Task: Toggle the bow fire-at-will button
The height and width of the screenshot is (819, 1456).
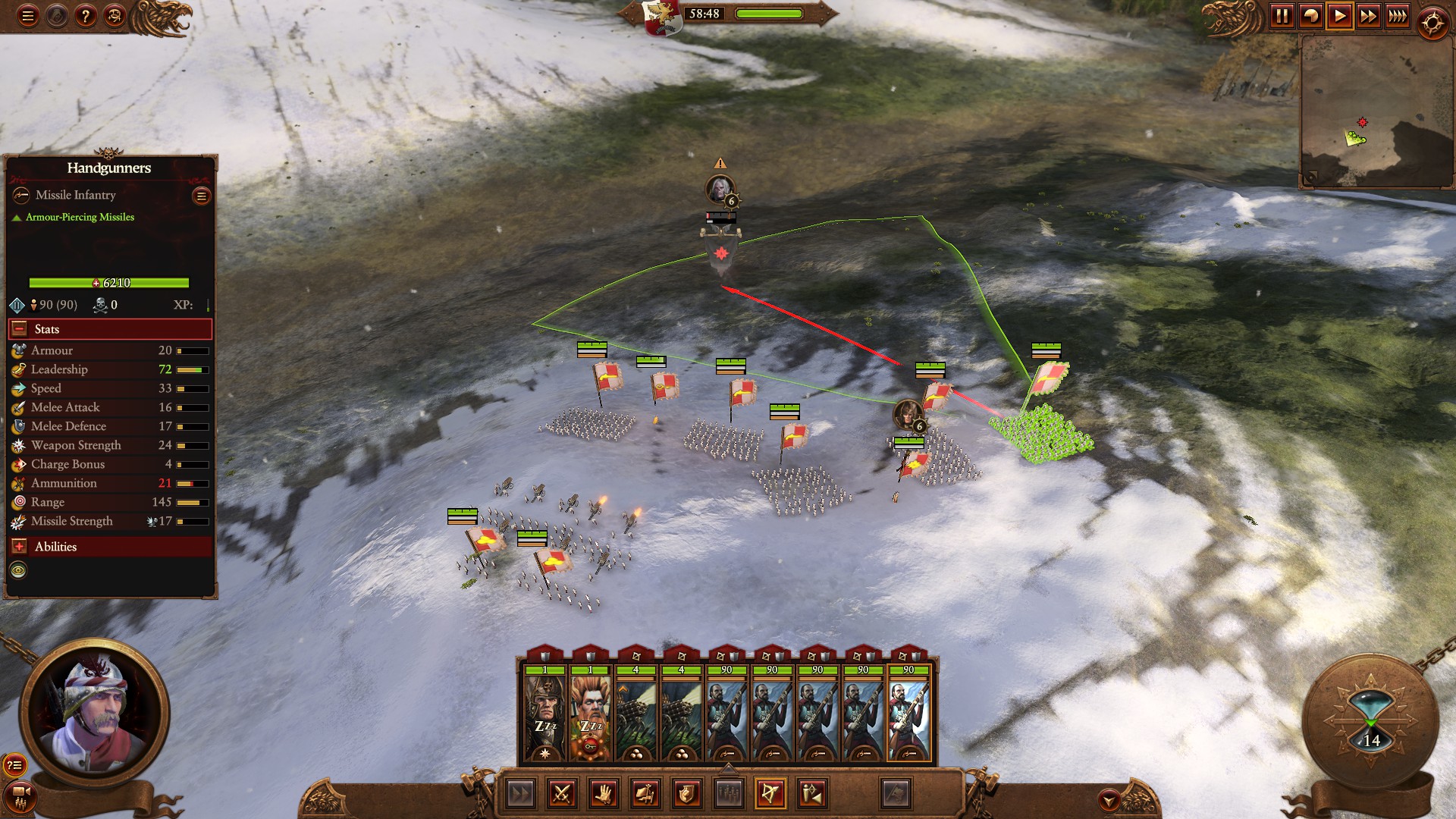Action: [770, 794]
